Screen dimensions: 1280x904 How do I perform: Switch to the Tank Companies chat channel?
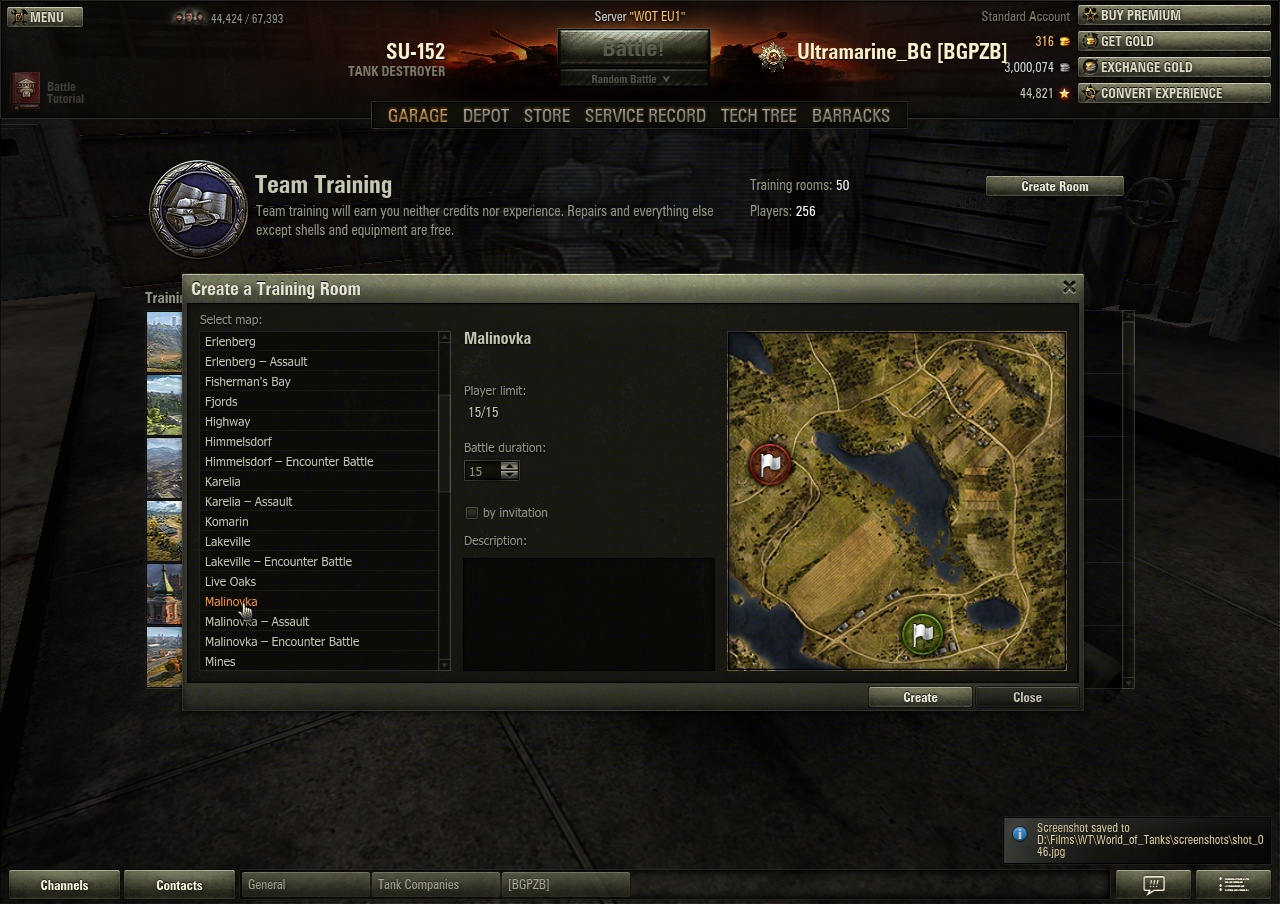pos(418,885)
